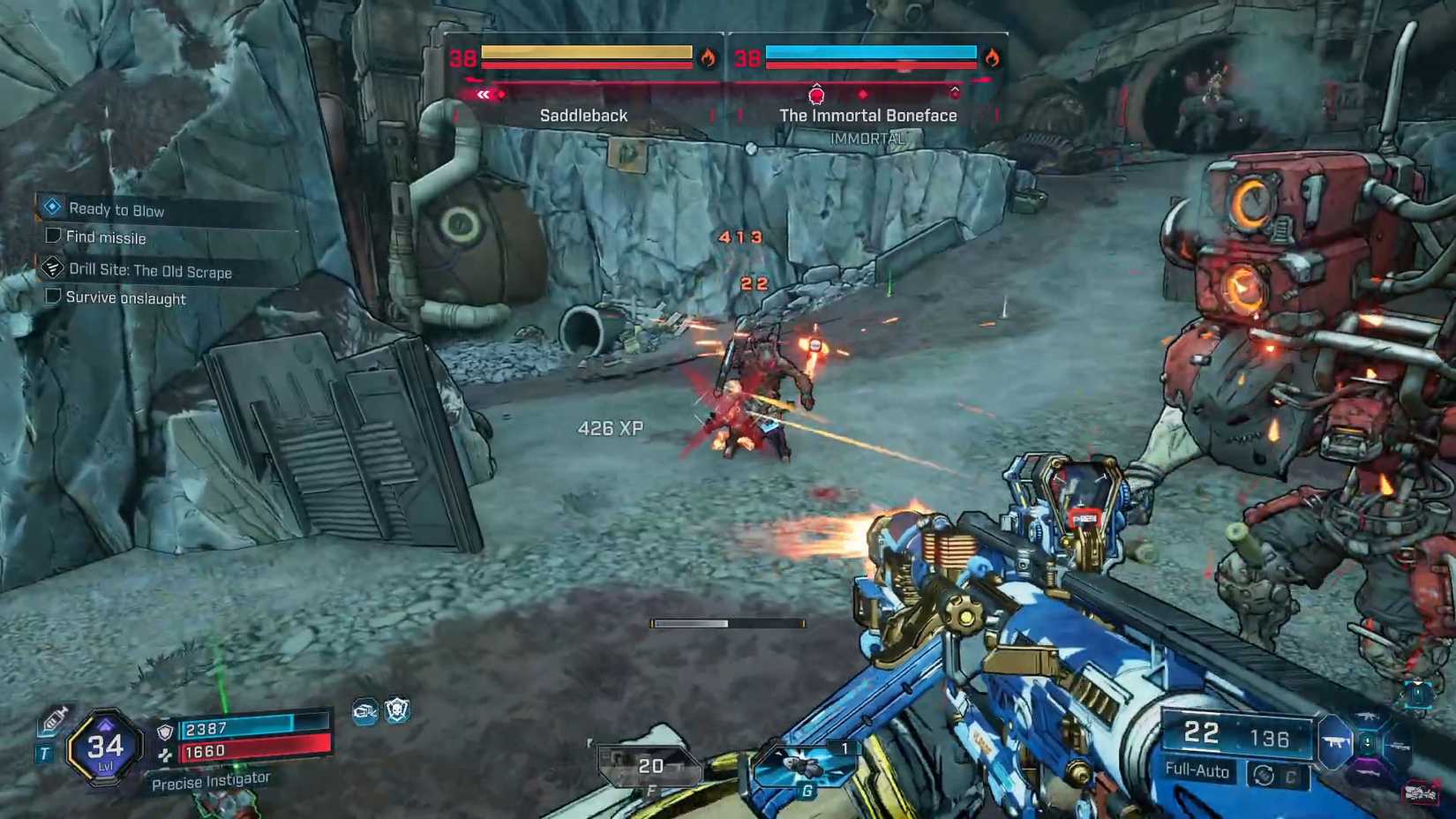Screen dimensions: 1456x819
Task: Click the shield icon beside the 2387 bar
Action: coord(165,732)
